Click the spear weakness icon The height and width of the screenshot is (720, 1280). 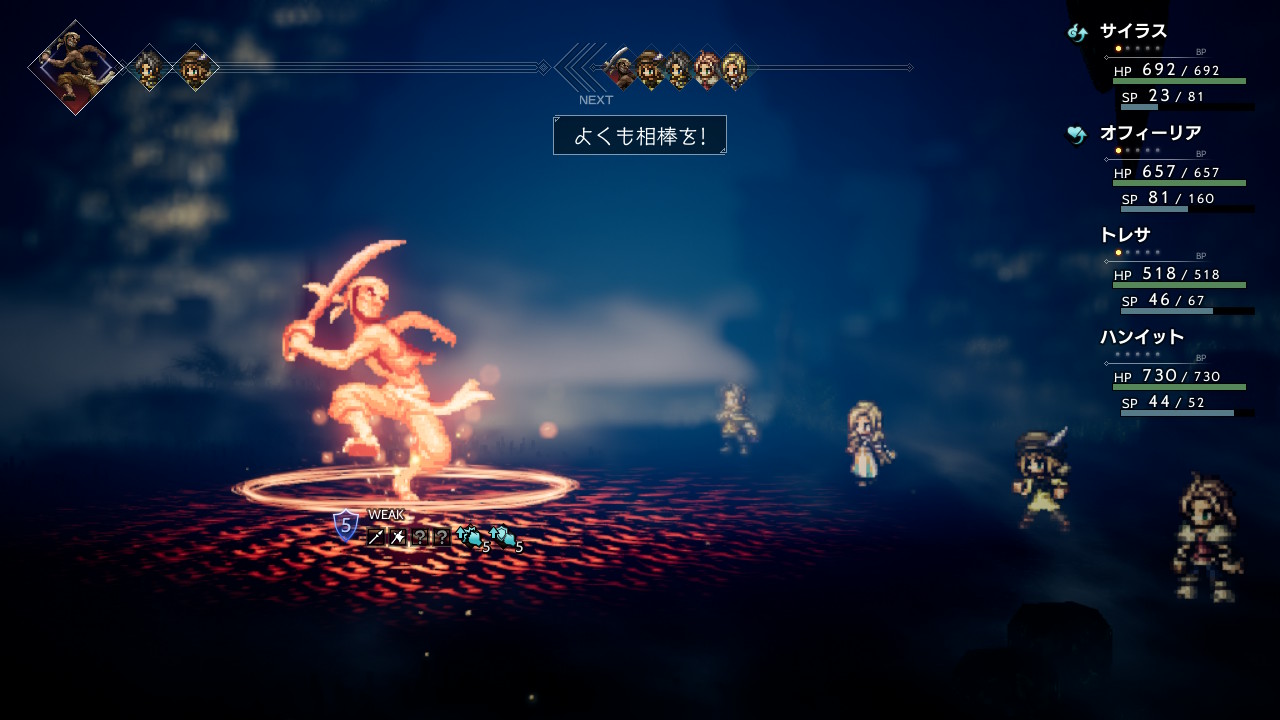376,537
